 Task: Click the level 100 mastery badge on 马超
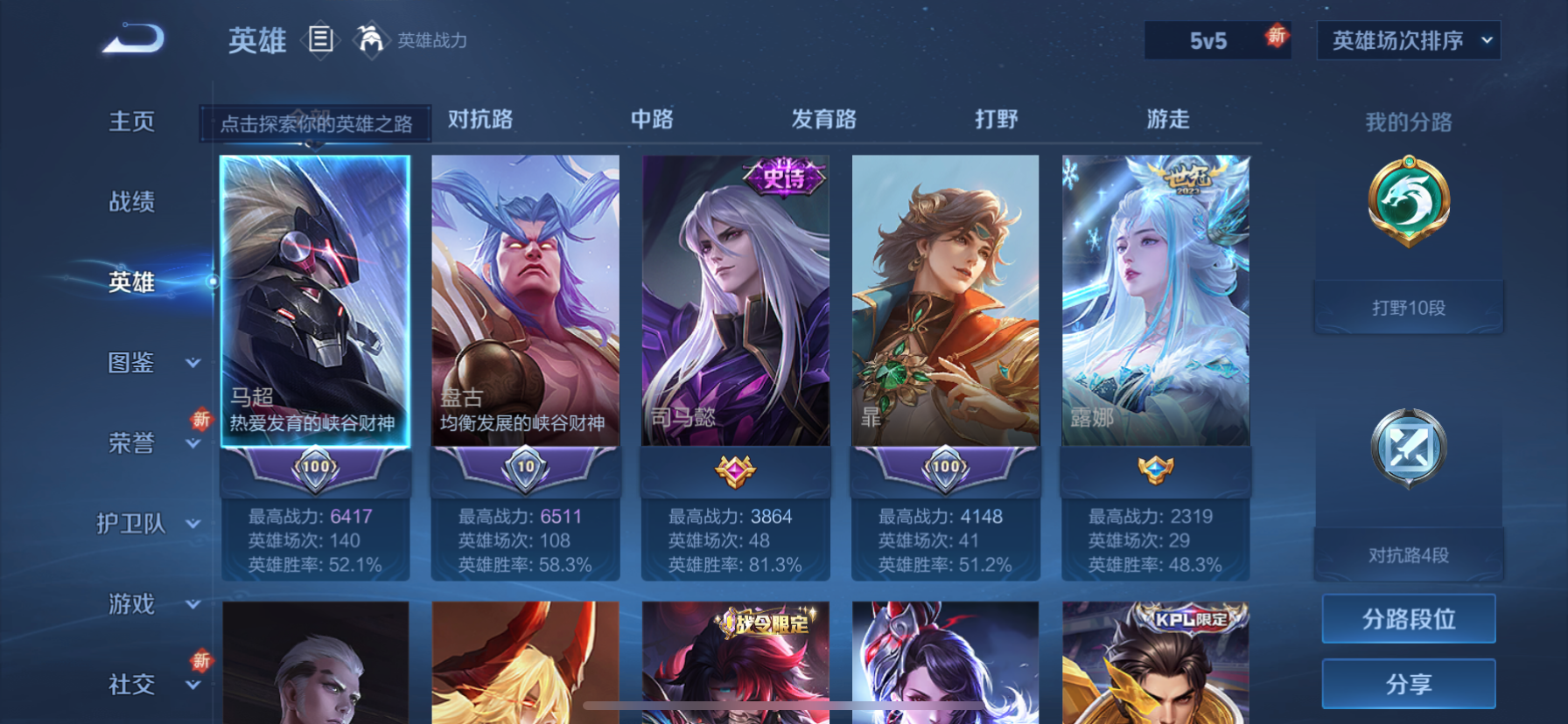[316, 469]
